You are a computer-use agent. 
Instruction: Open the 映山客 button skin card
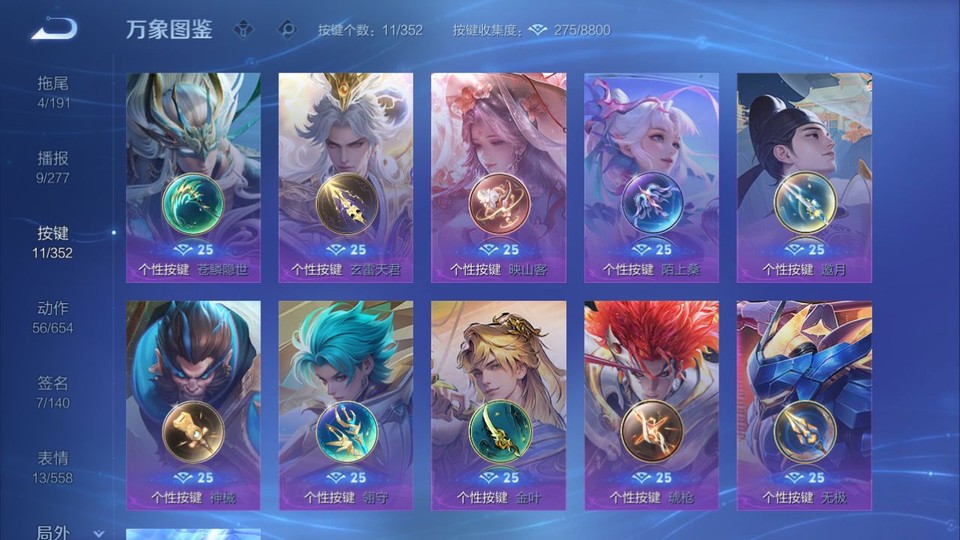click(x=498, y=177)
